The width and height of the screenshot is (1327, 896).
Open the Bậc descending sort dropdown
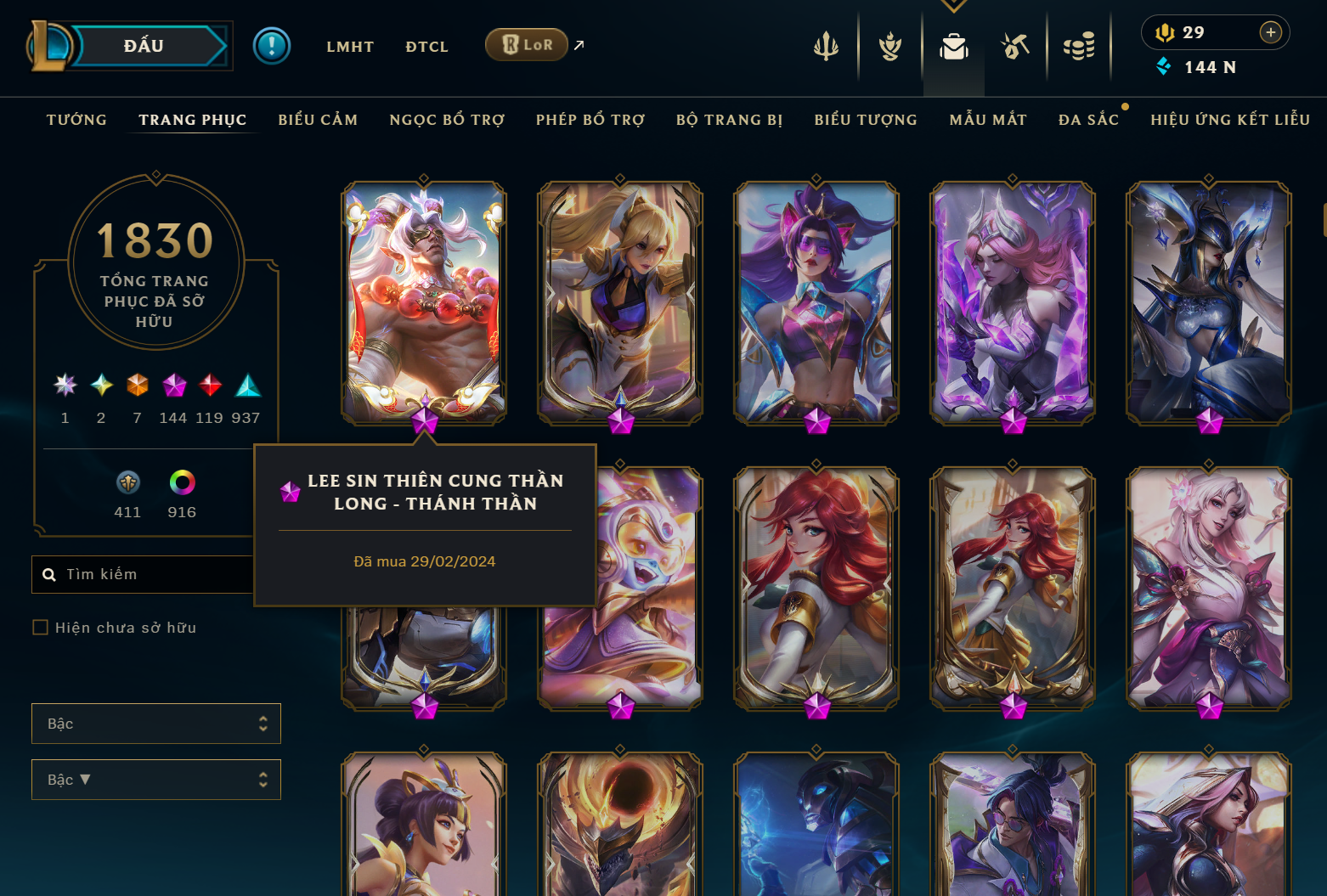pos(156,779)
